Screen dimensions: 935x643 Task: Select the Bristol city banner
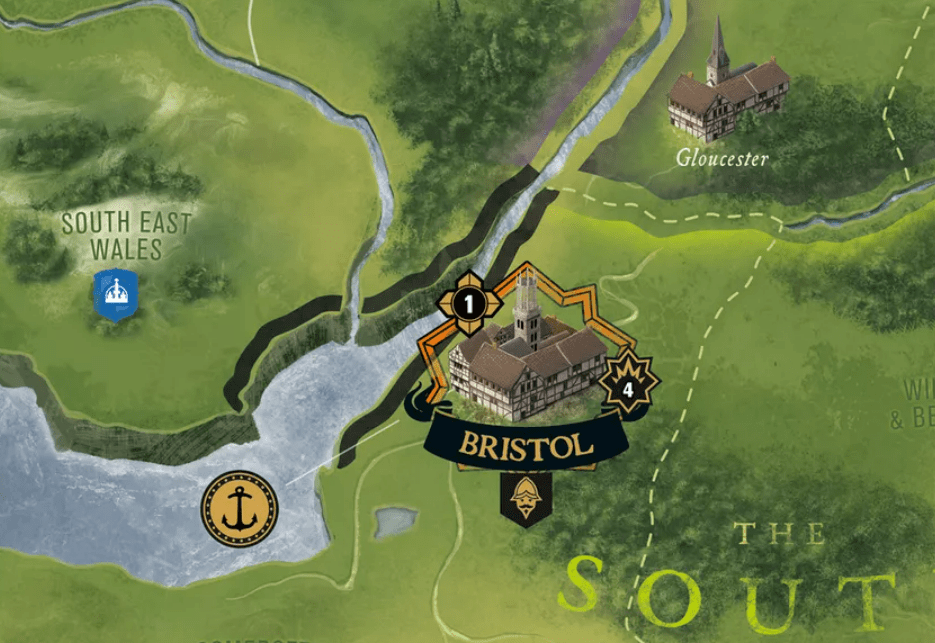525,445
